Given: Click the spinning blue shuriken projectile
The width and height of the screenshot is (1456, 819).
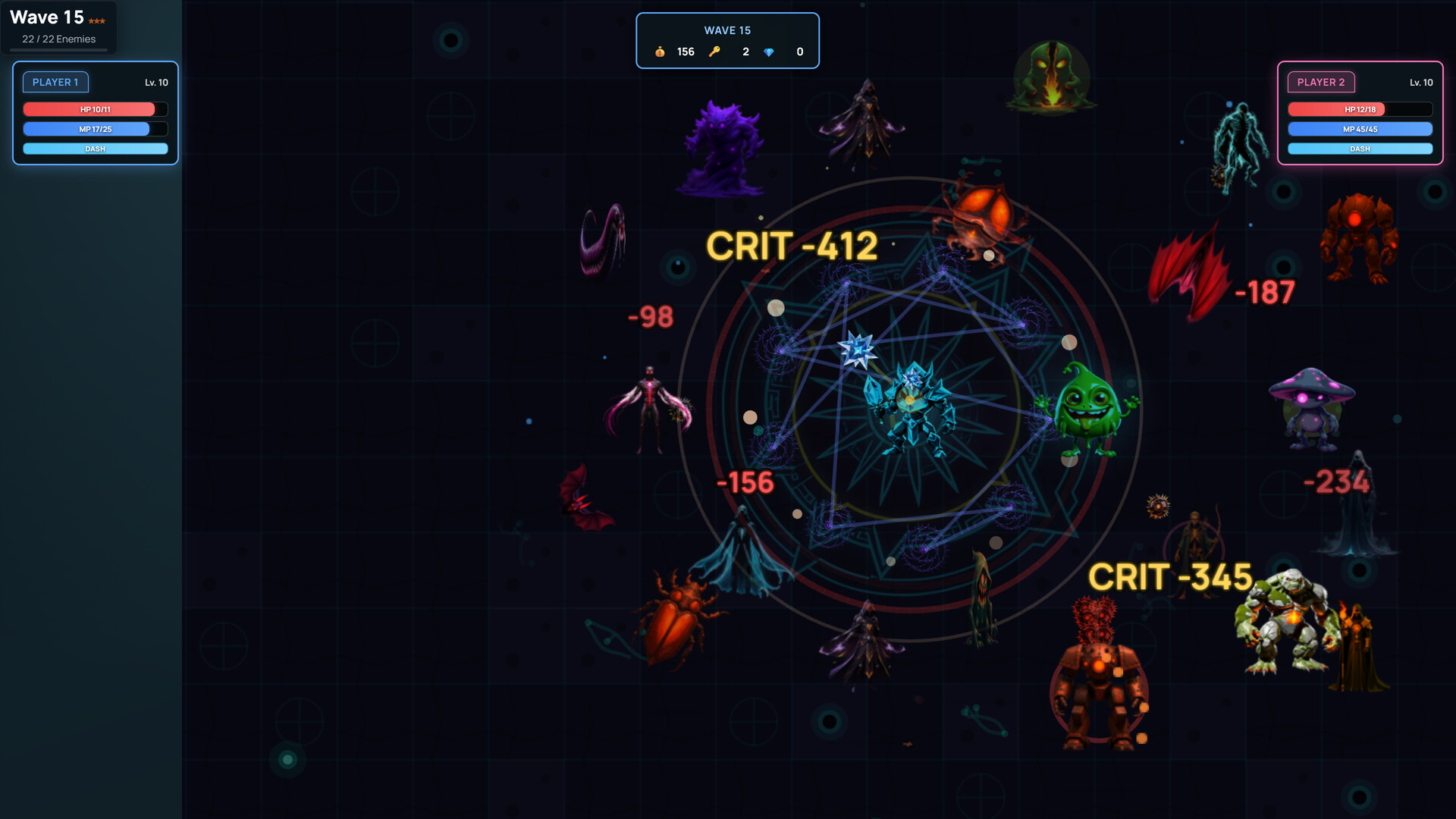Looking at the screenshot, I should click(x=858, y=350).
